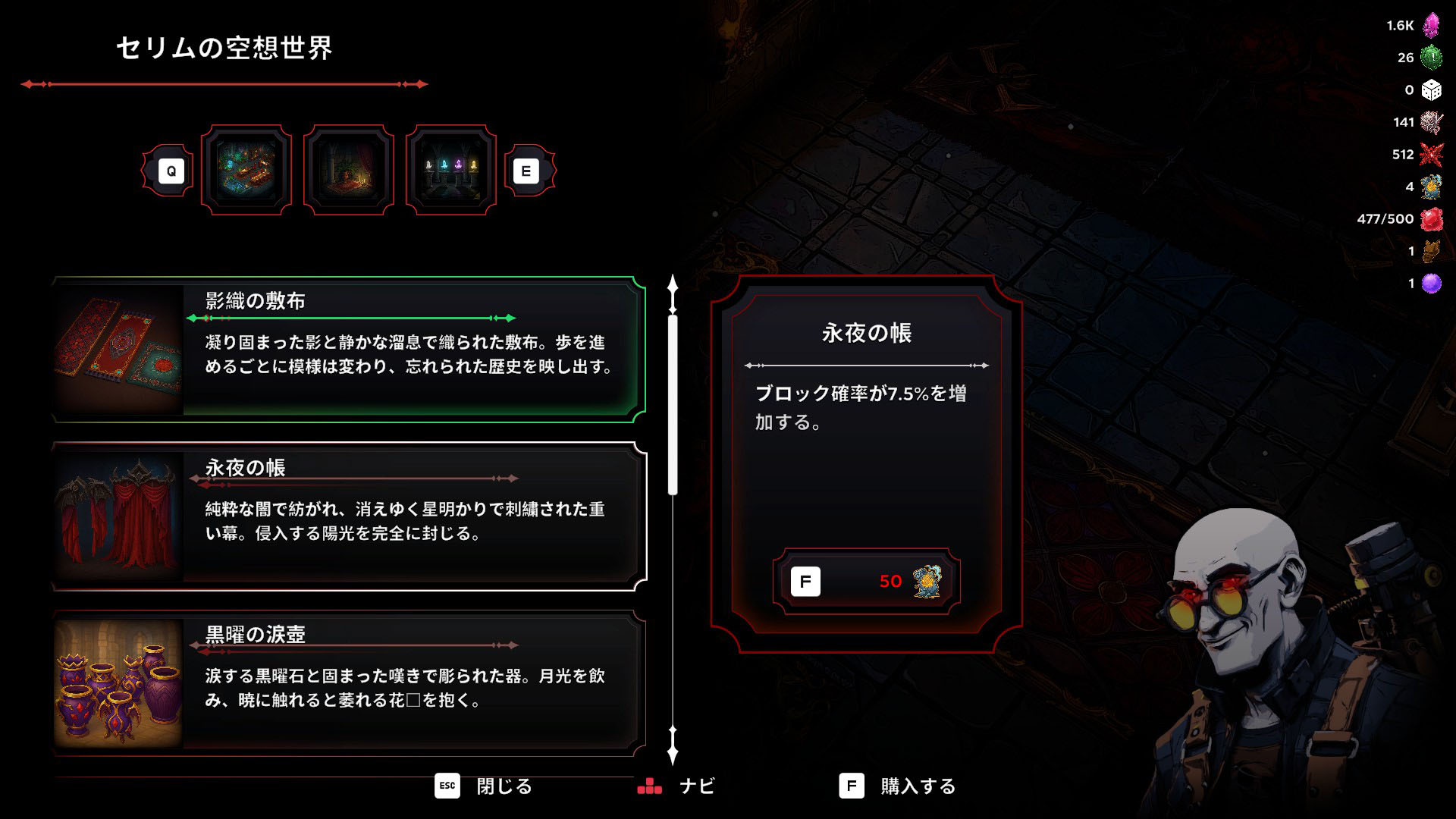Click the navigation pad icon next to ナビ
Screen dimensions: 1456x819
(651, 786)
